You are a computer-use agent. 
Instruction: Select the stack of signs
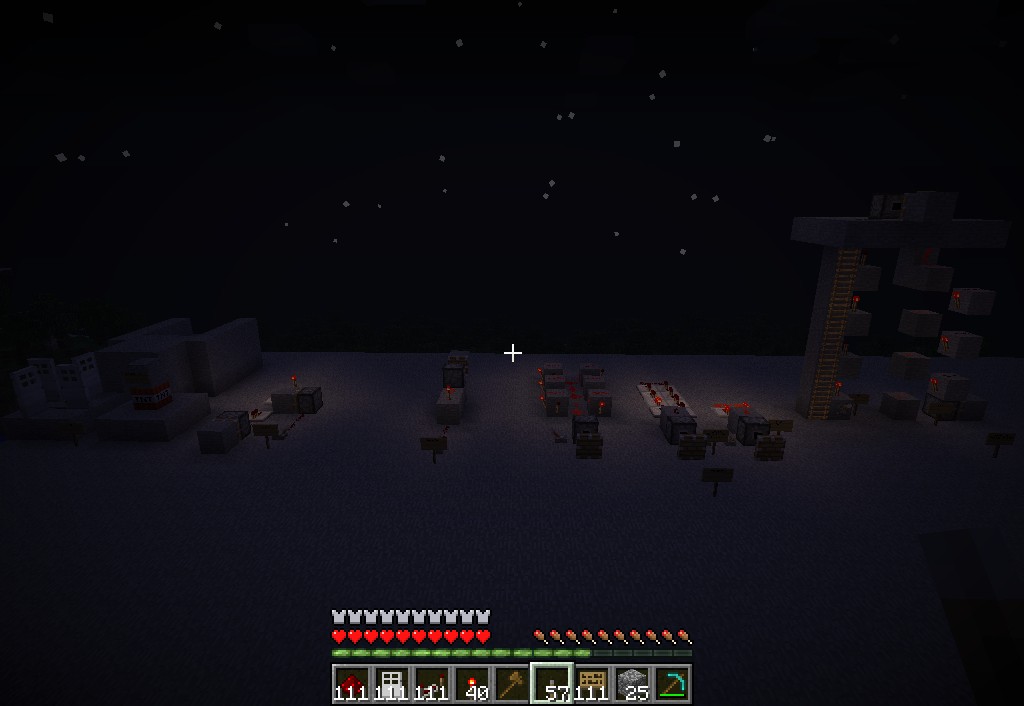[x=592, y=684]
